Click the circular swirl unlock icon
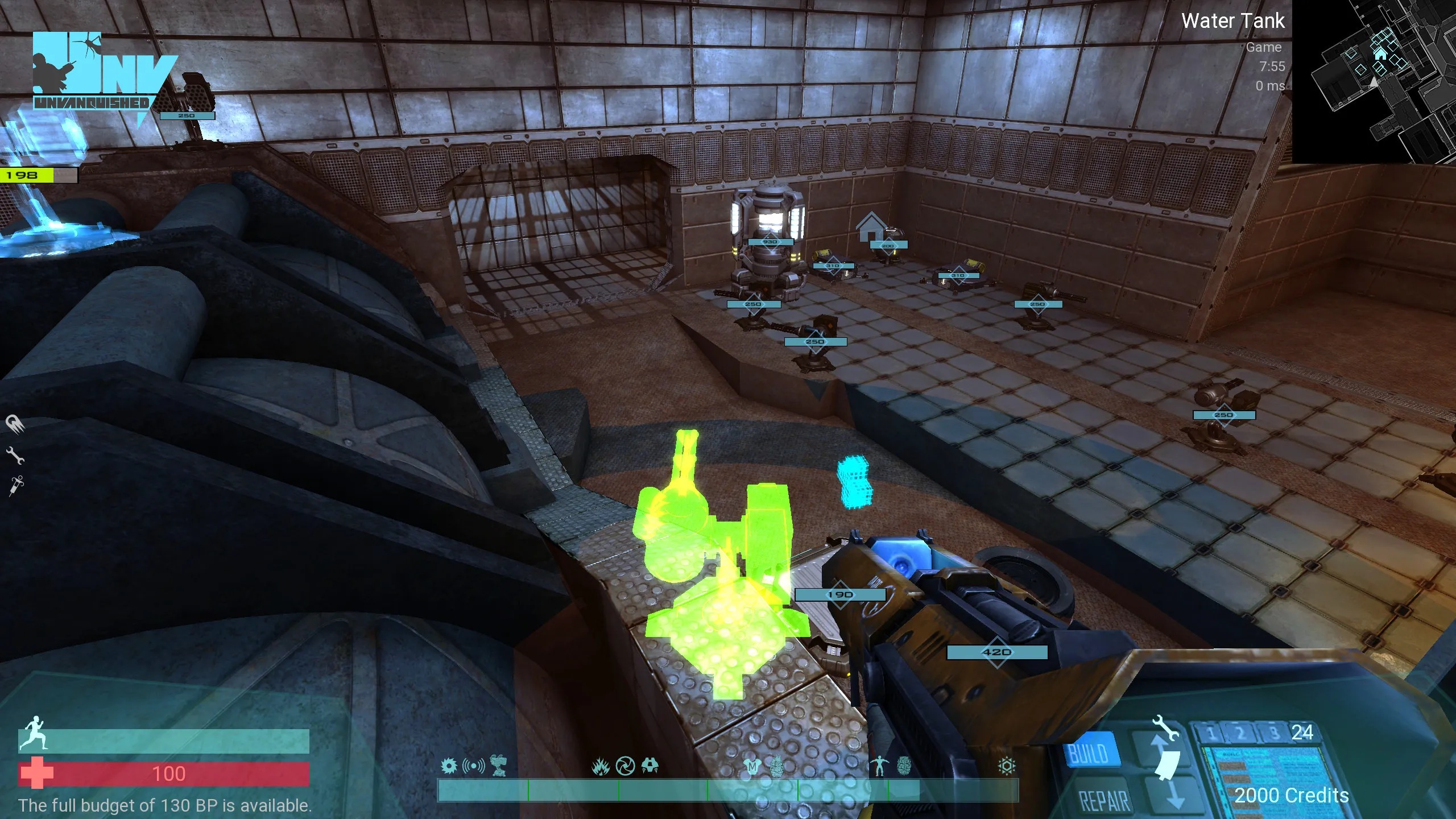The image size is (1456, 819). (x=625, y=766)
